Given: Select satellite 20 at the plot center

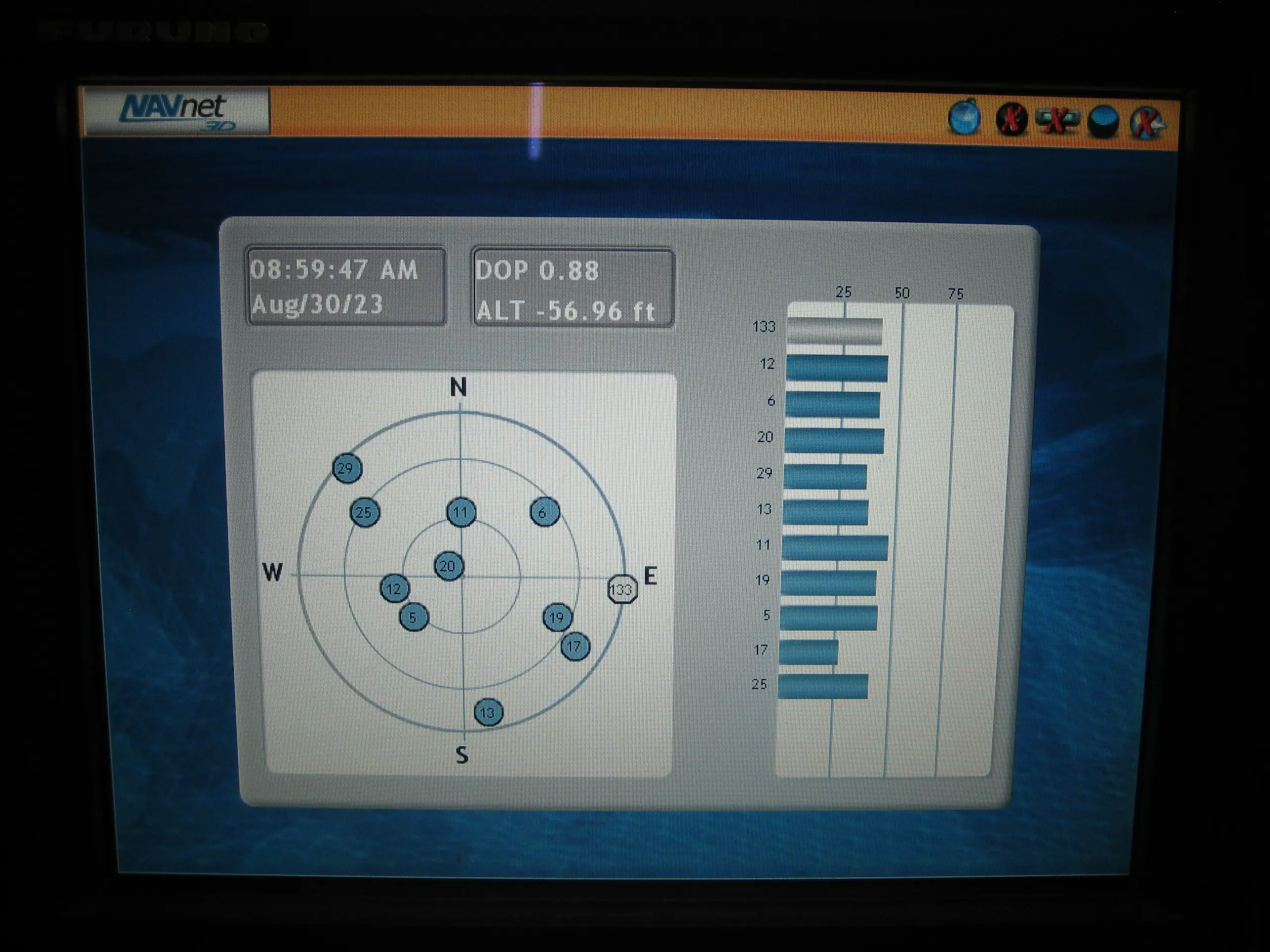Looking at the screenshot, I should coord(449,566).
